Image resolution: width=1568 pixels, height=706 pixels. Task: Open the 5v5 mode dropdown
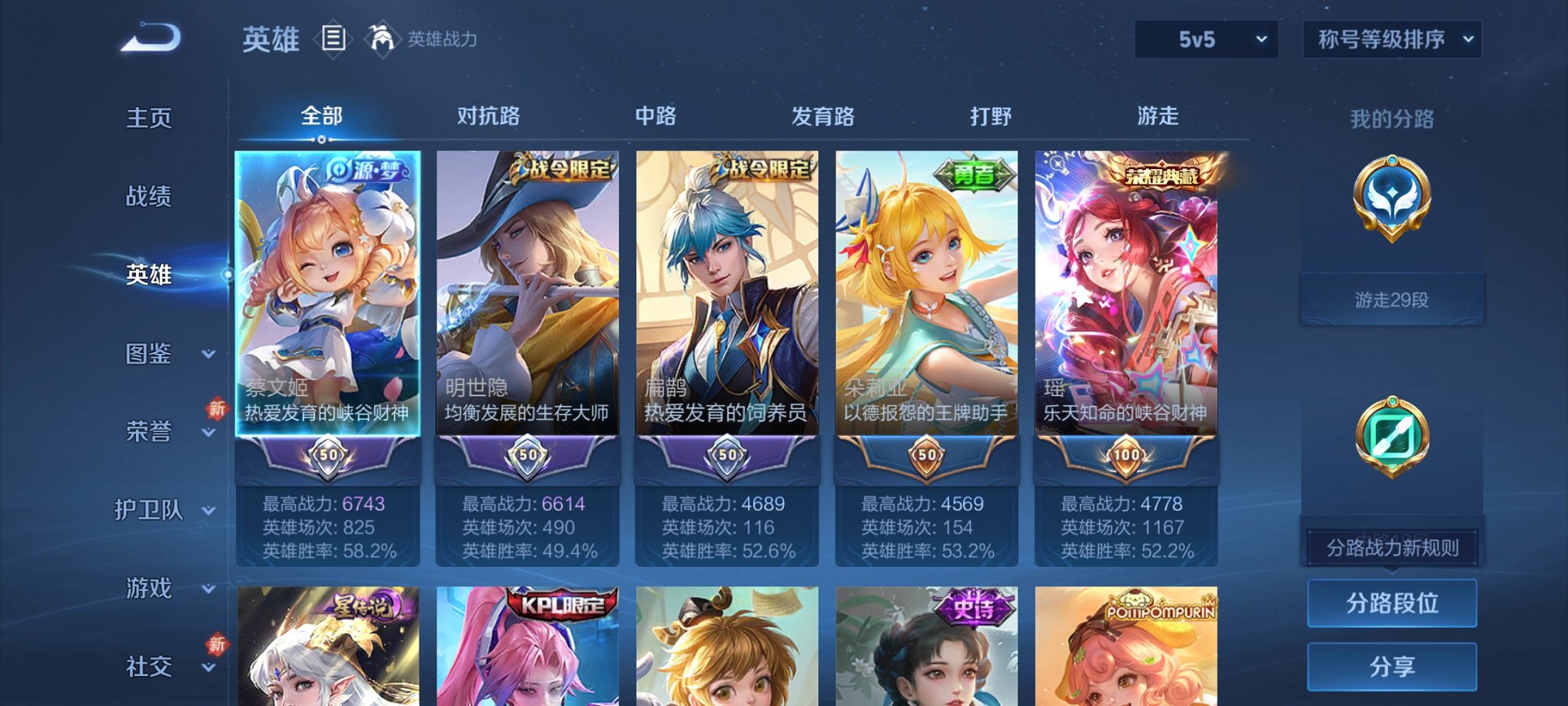point(1206,38)
